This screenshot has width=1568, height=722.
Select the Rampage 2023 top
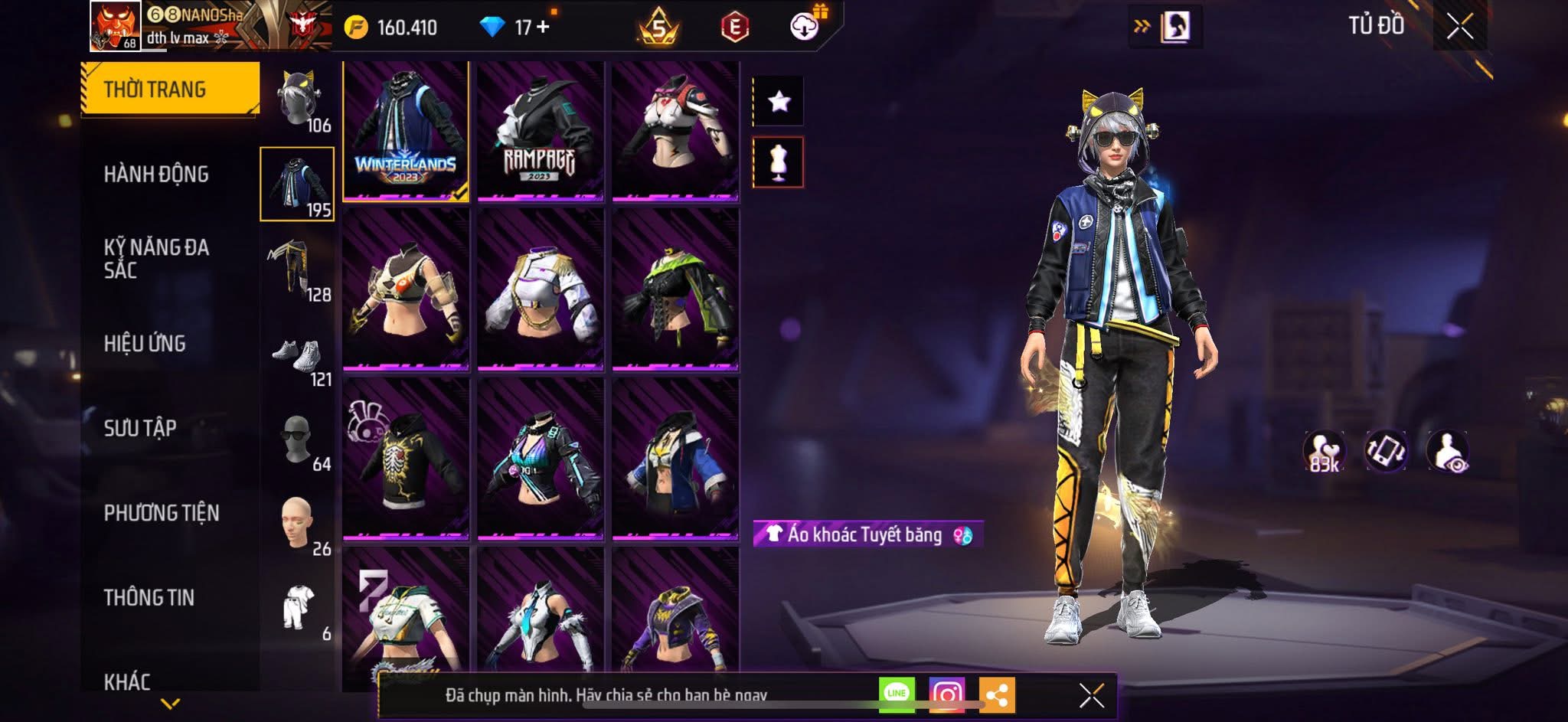541,132
